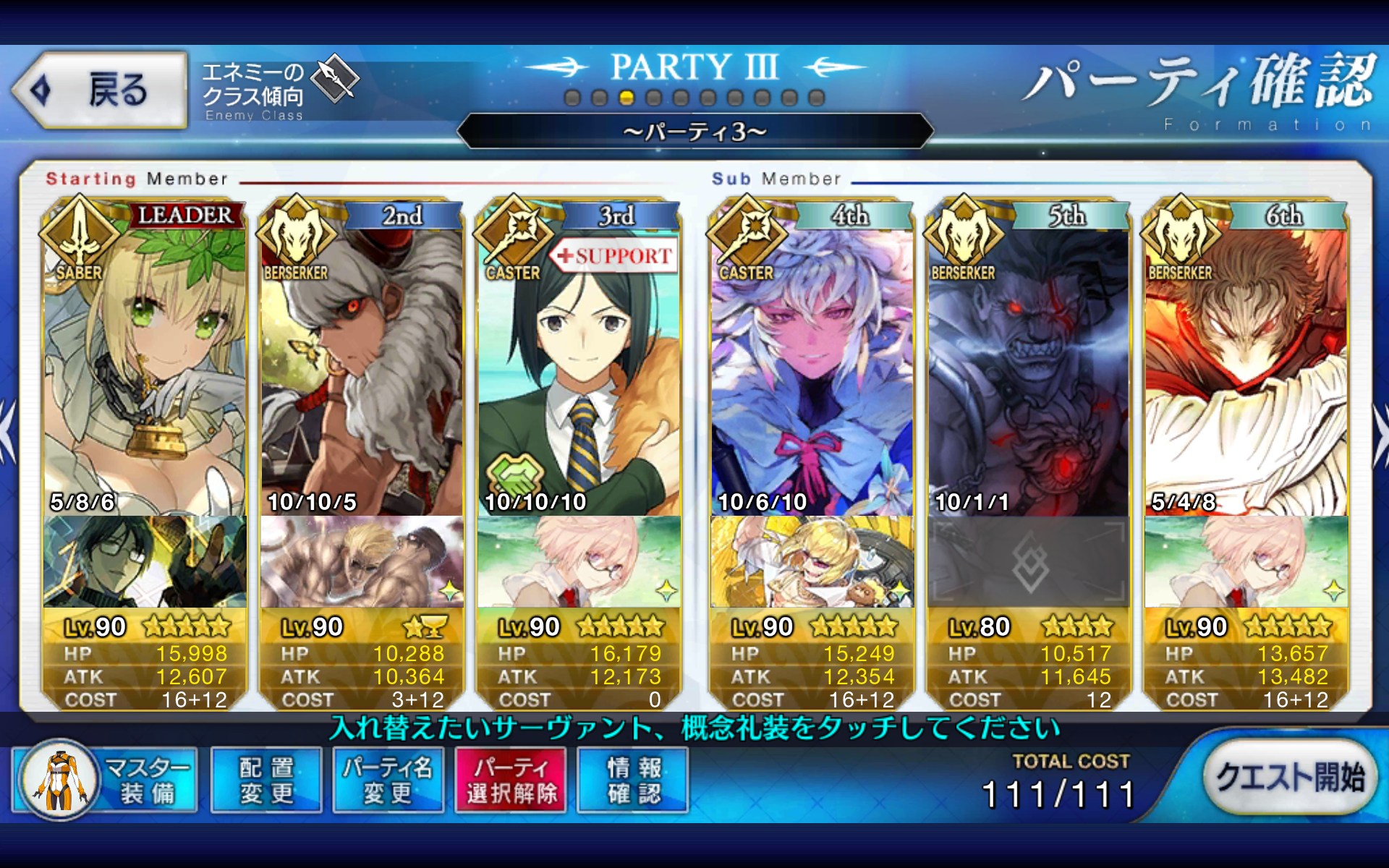Change the 4th member's craft essence
Screen dimensions: 1389x868
[812, 562]
